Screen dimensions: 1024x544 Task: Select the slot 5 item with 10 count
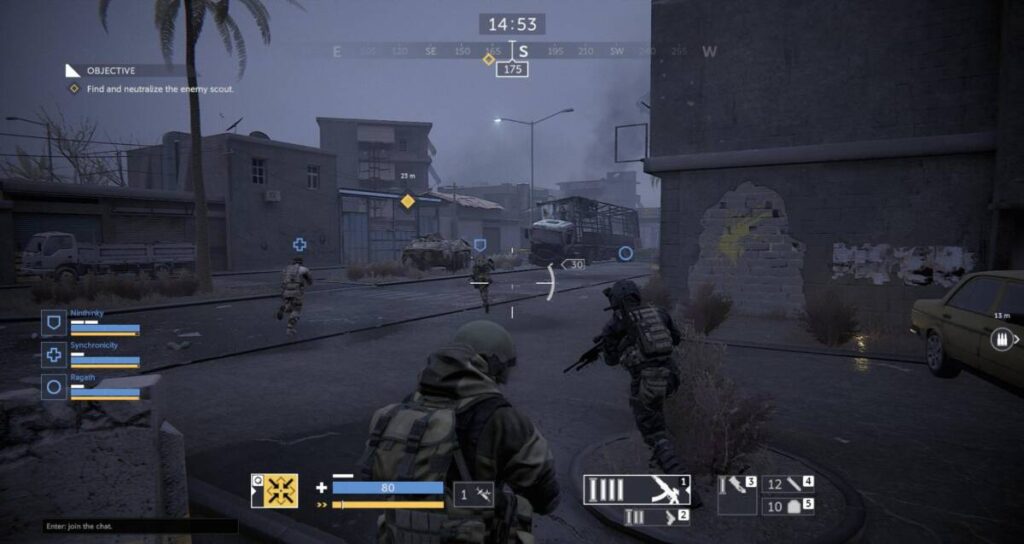coord(788,507)
